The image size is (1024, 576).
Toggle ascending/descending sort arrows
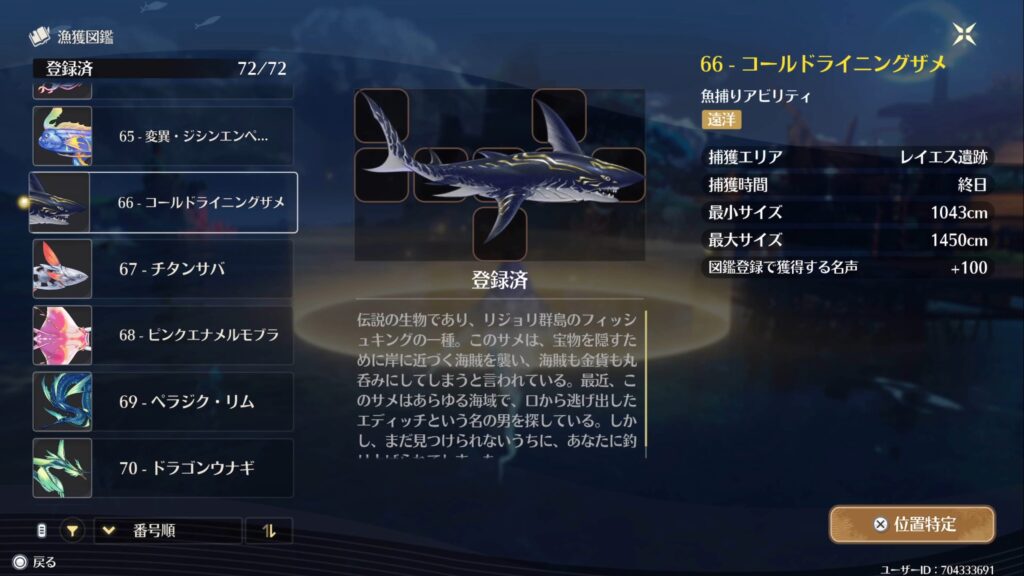tap(268, 530)
